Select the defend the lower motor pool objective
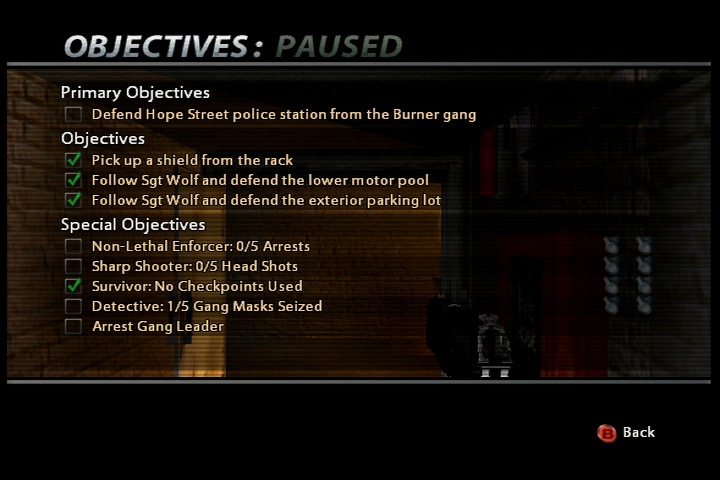 click(x=260, y=180)
